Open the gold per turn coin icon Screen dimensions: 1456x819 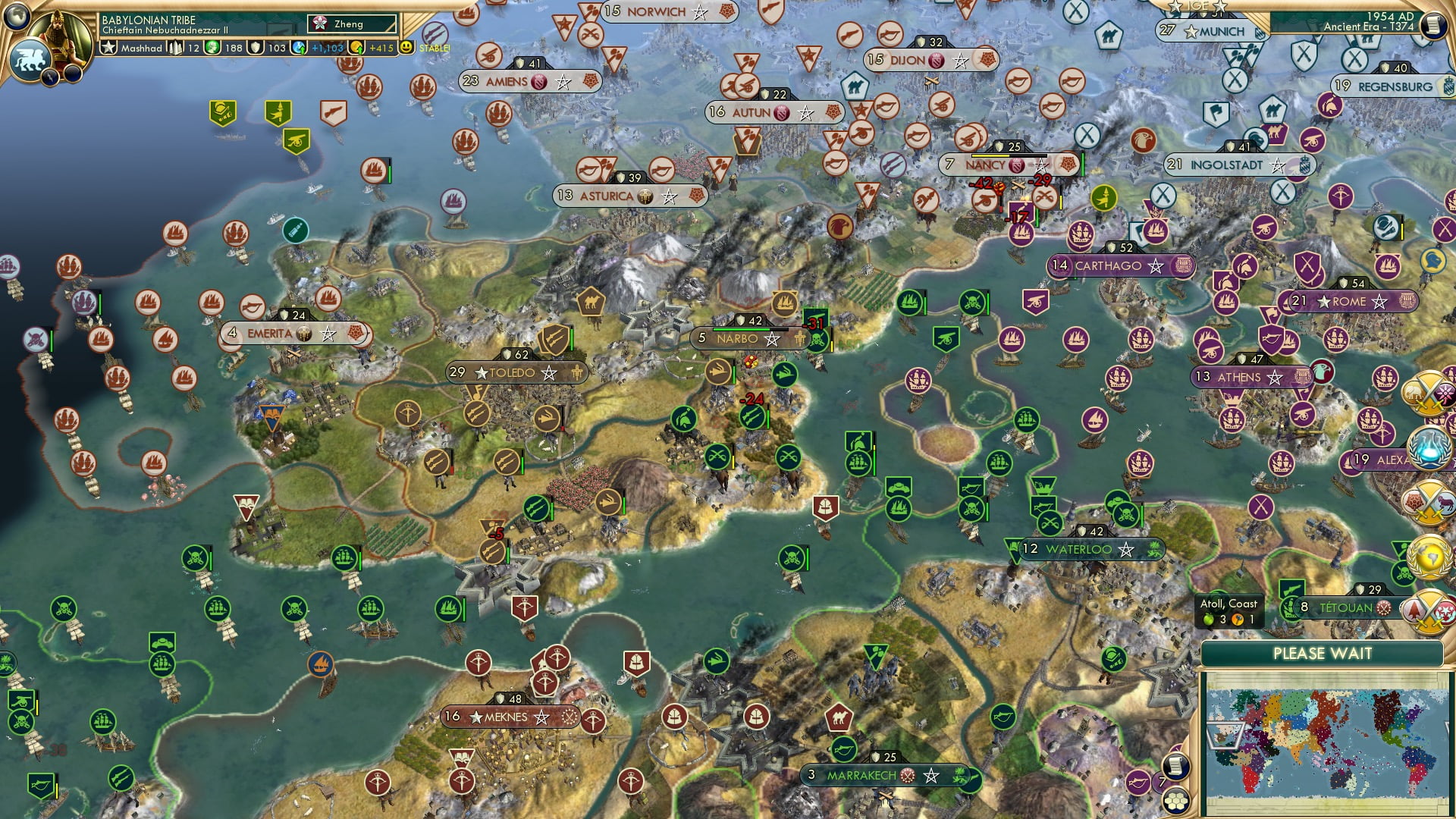click(356, 48)
